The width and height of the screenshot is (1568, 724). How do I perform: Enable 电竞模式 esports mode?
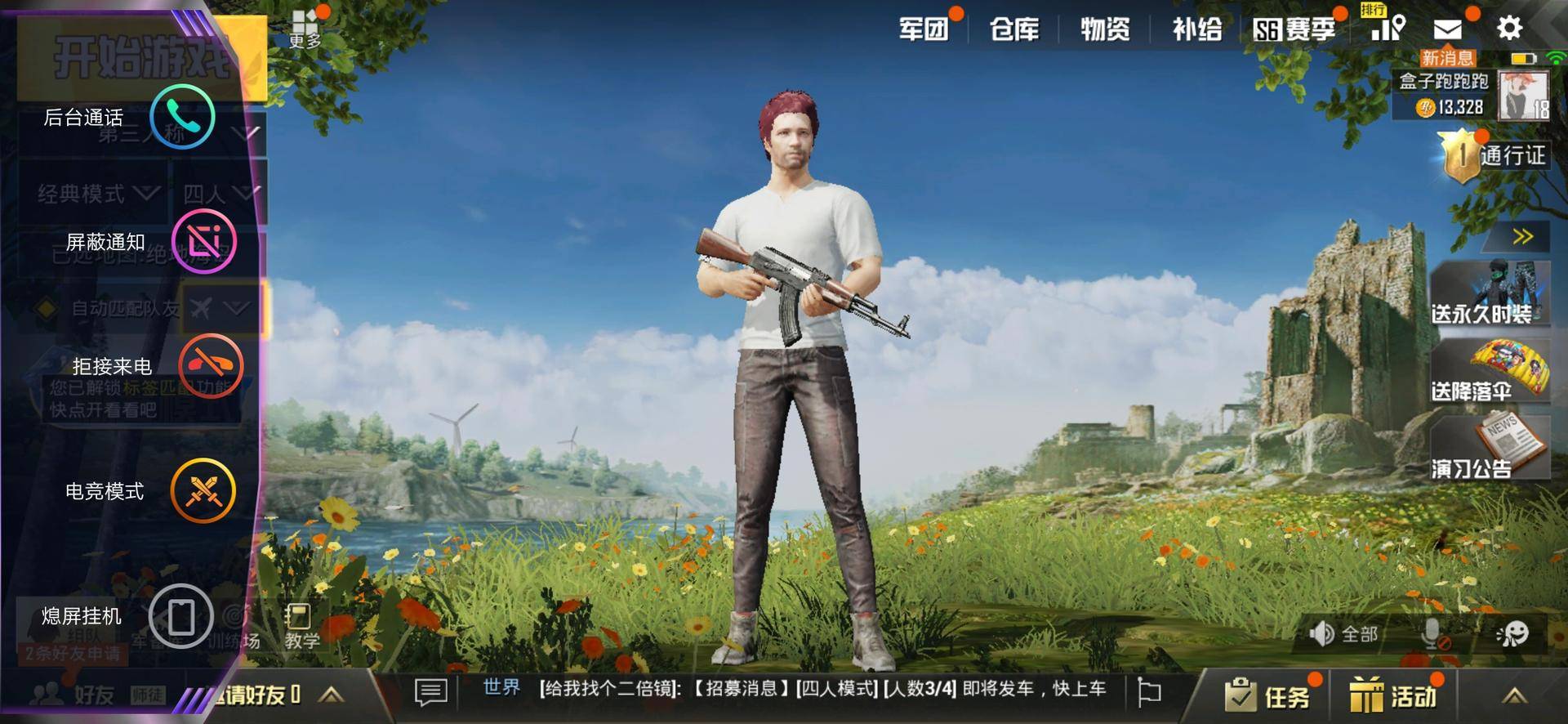coord(204,491)
